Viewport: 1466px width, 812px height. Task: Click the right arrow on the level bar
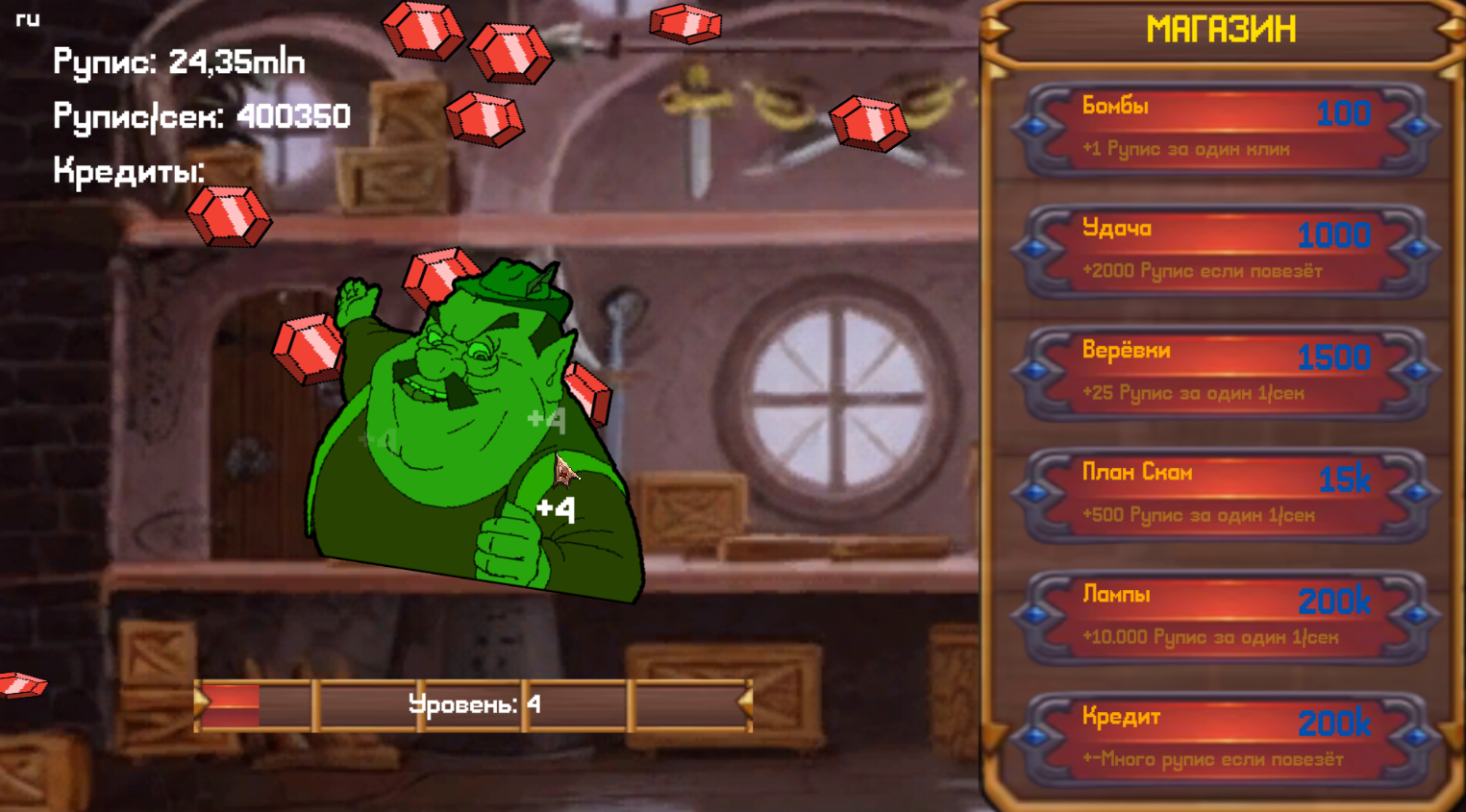tap(745, 704)
